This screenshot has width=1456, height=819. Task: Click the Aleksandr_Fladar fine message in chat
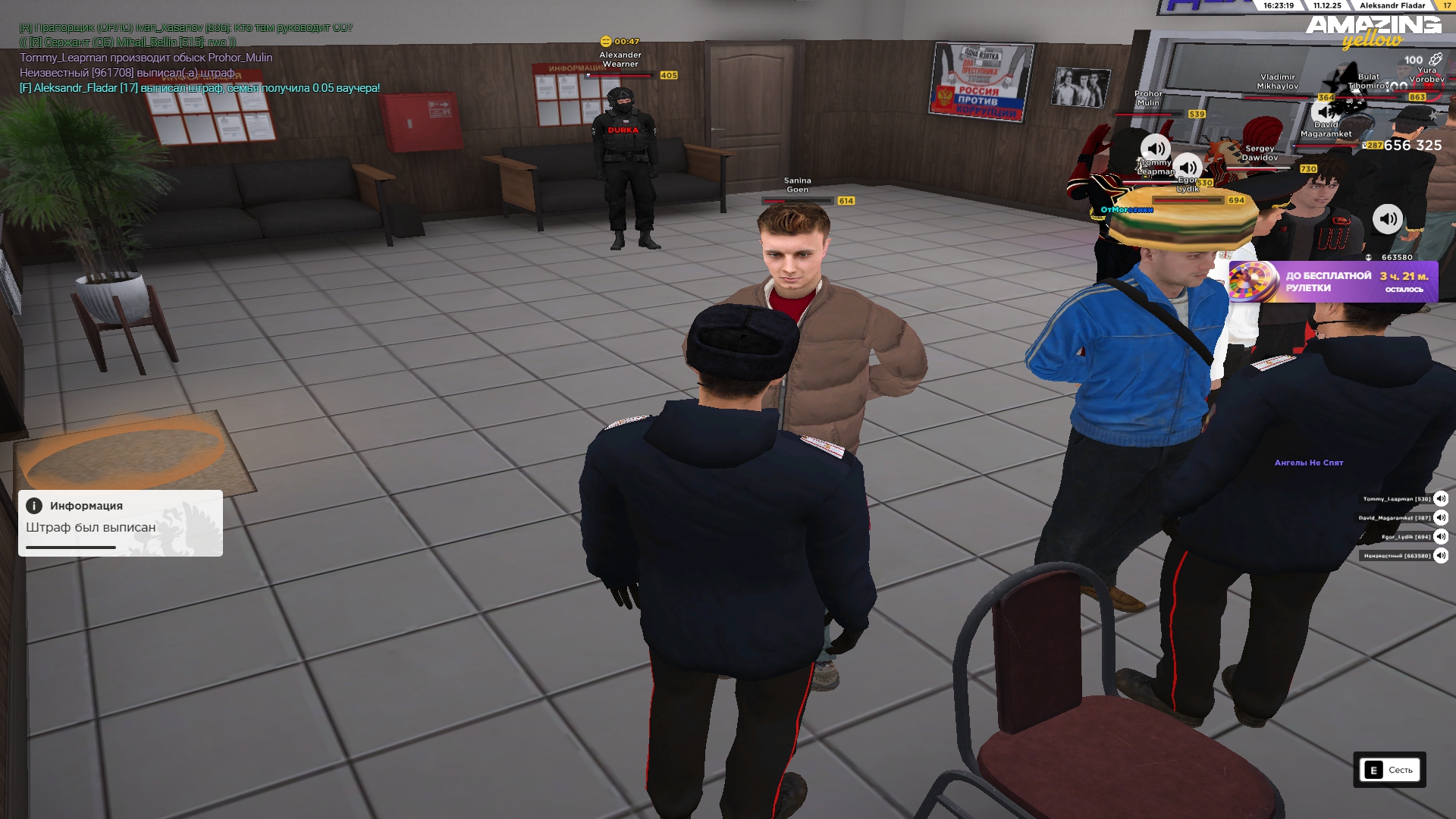[x=199, y=88]
